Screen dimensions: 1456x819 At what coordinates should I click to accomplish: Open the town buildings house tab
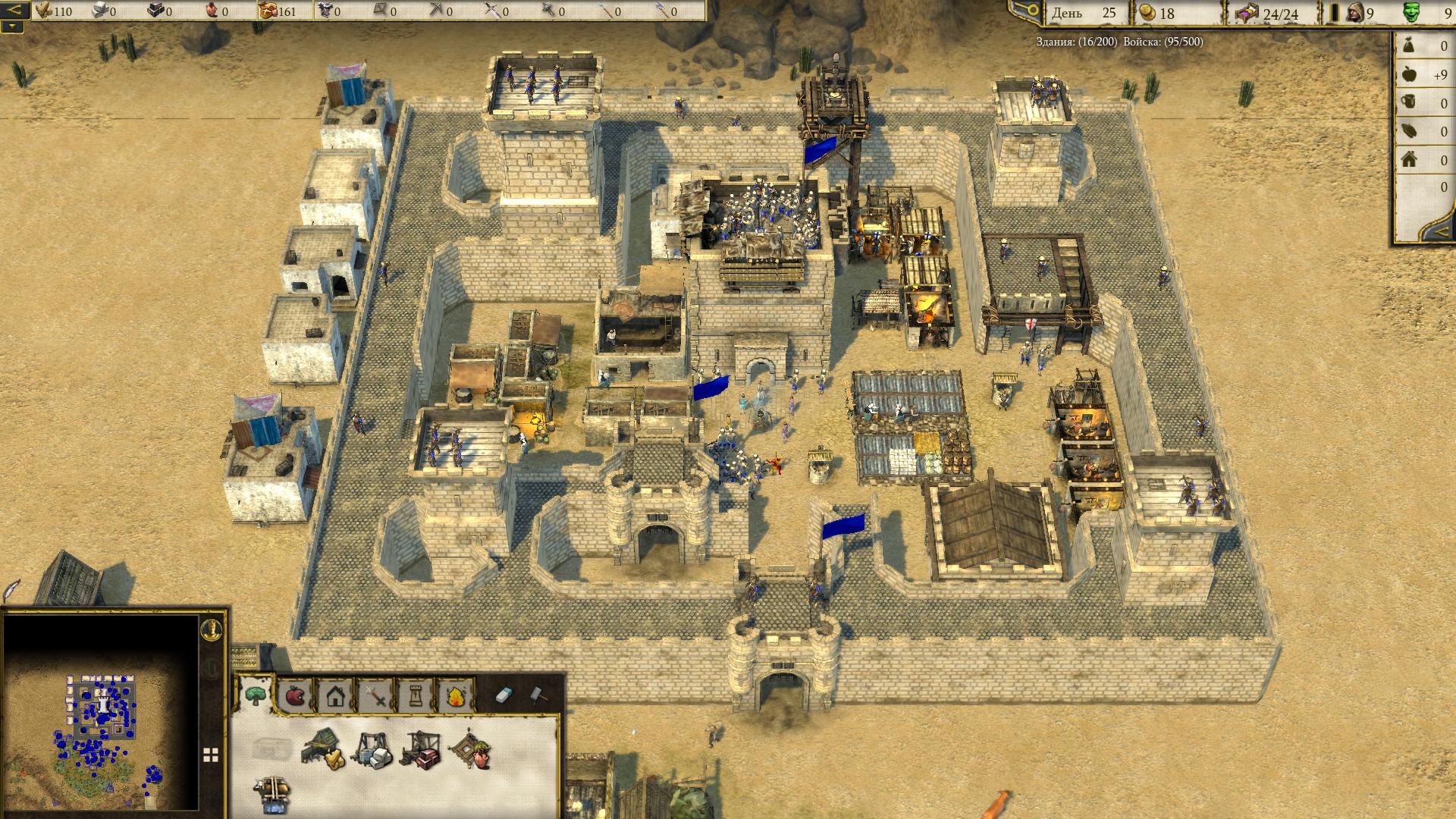pos(335,695)
